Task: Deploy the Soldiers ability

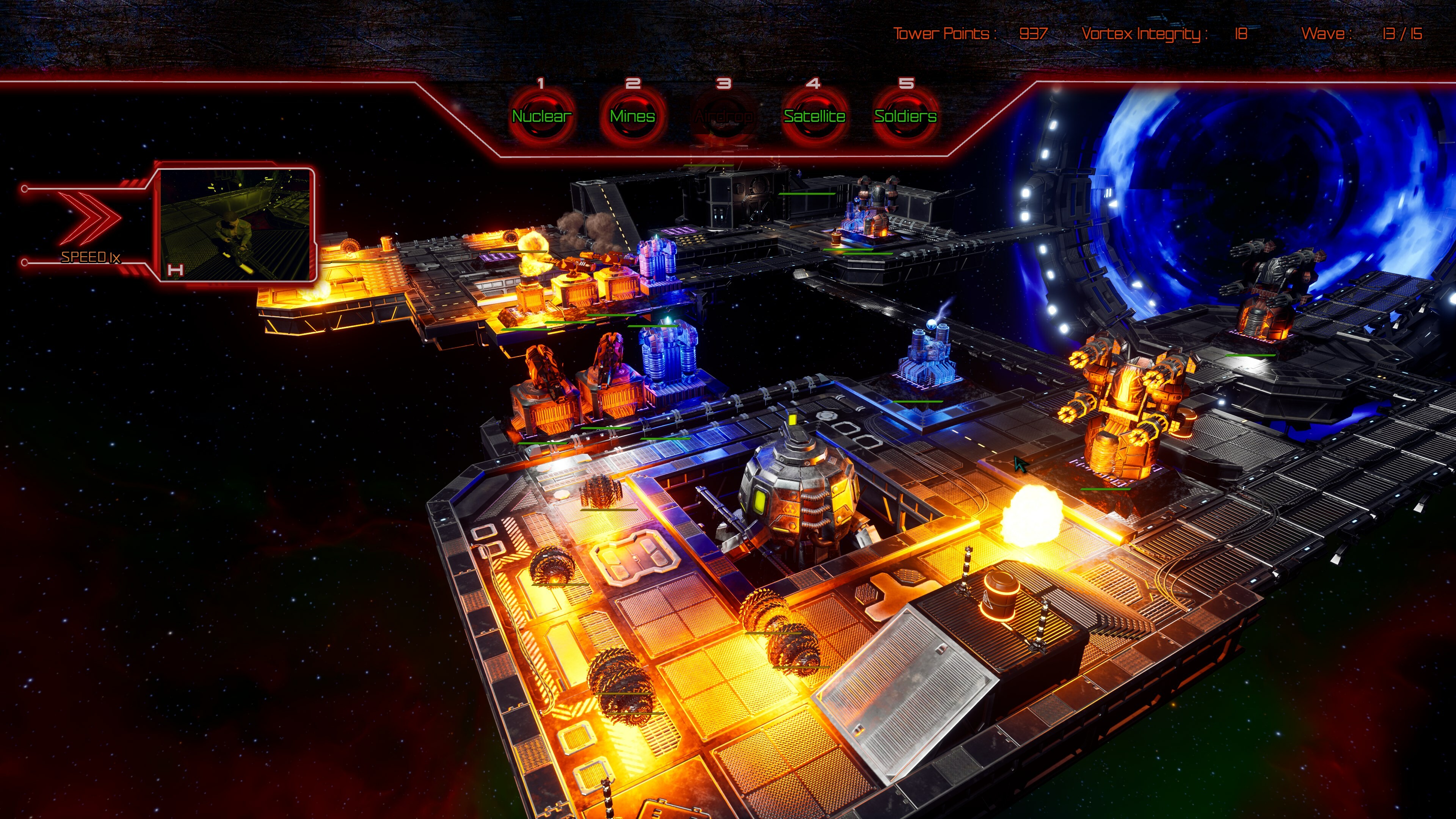Action: pos(905,116)
